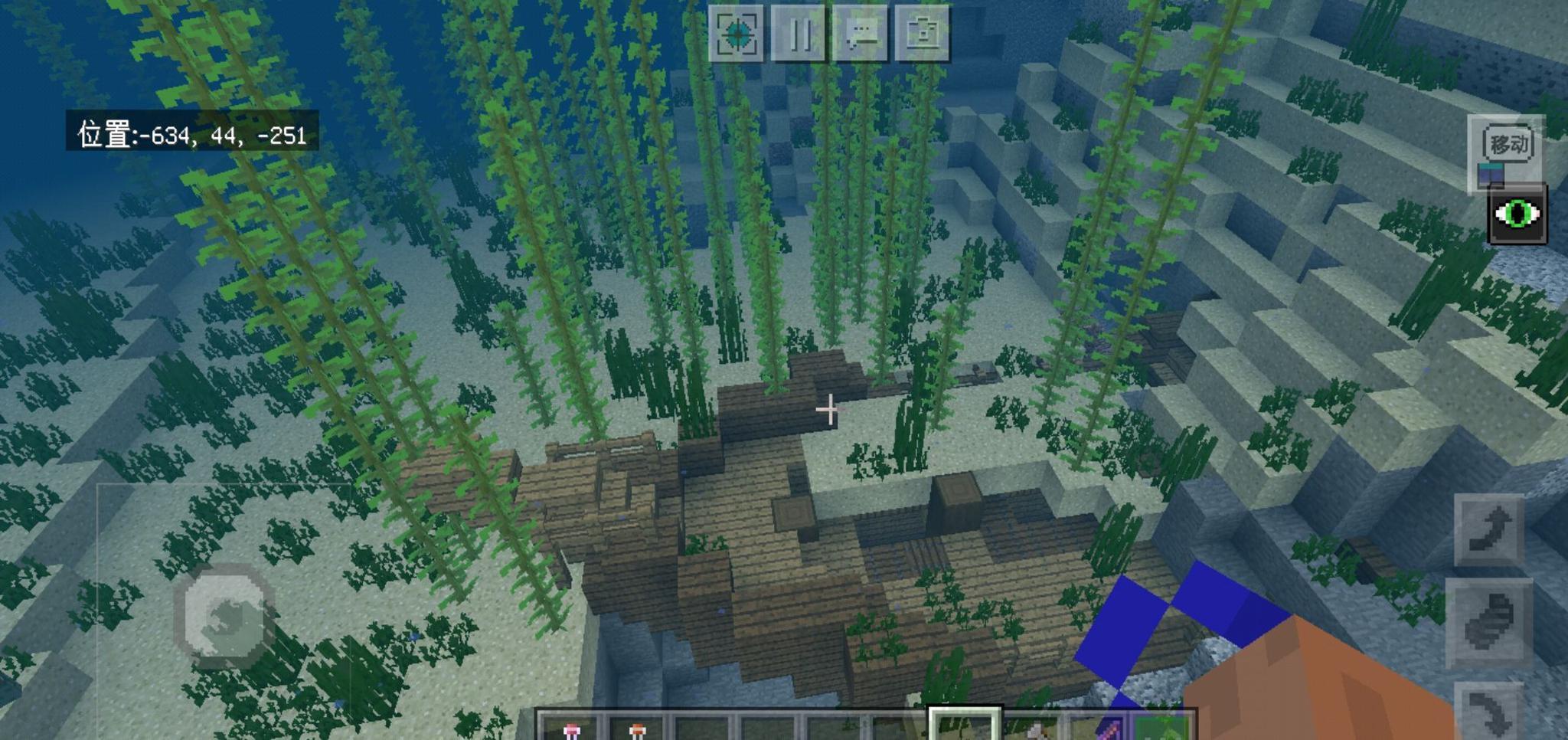The image size is (1568, 740).
Task: Tap the crosshair targeting button
Action: (737, 34)
